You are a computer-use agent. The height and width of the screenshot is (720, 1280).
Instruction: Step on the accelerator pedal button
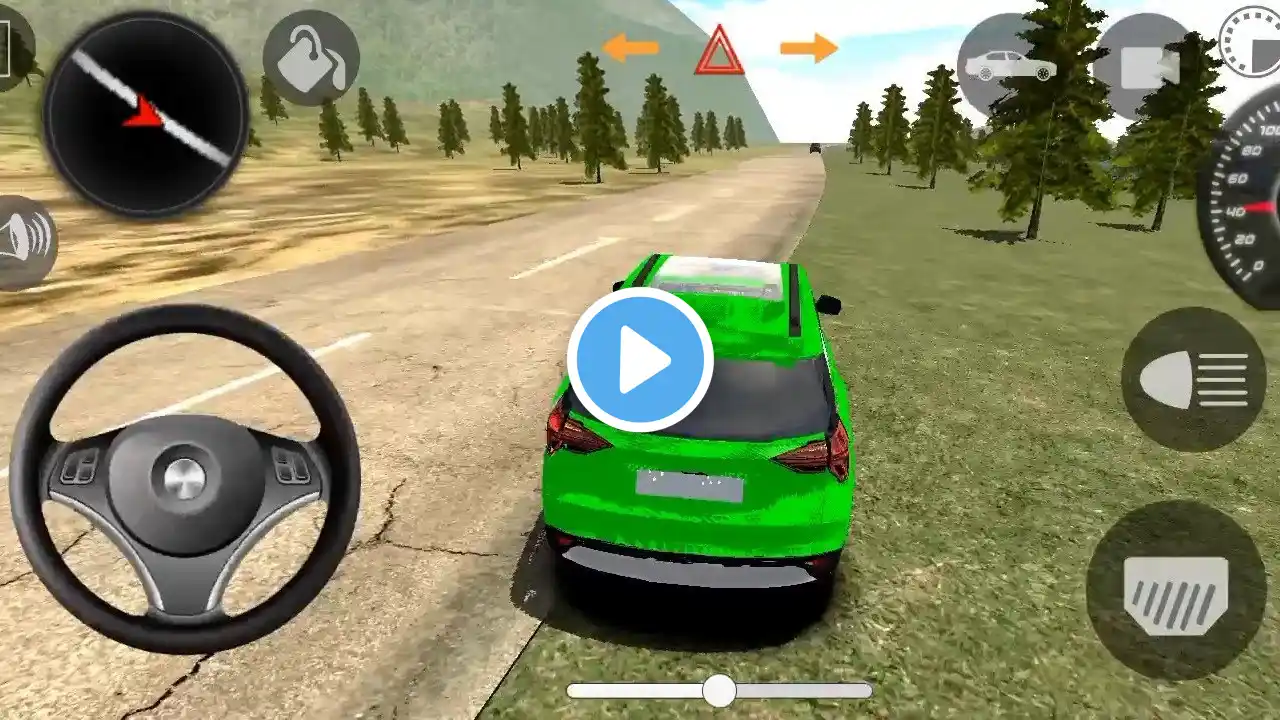(1176, 590)
